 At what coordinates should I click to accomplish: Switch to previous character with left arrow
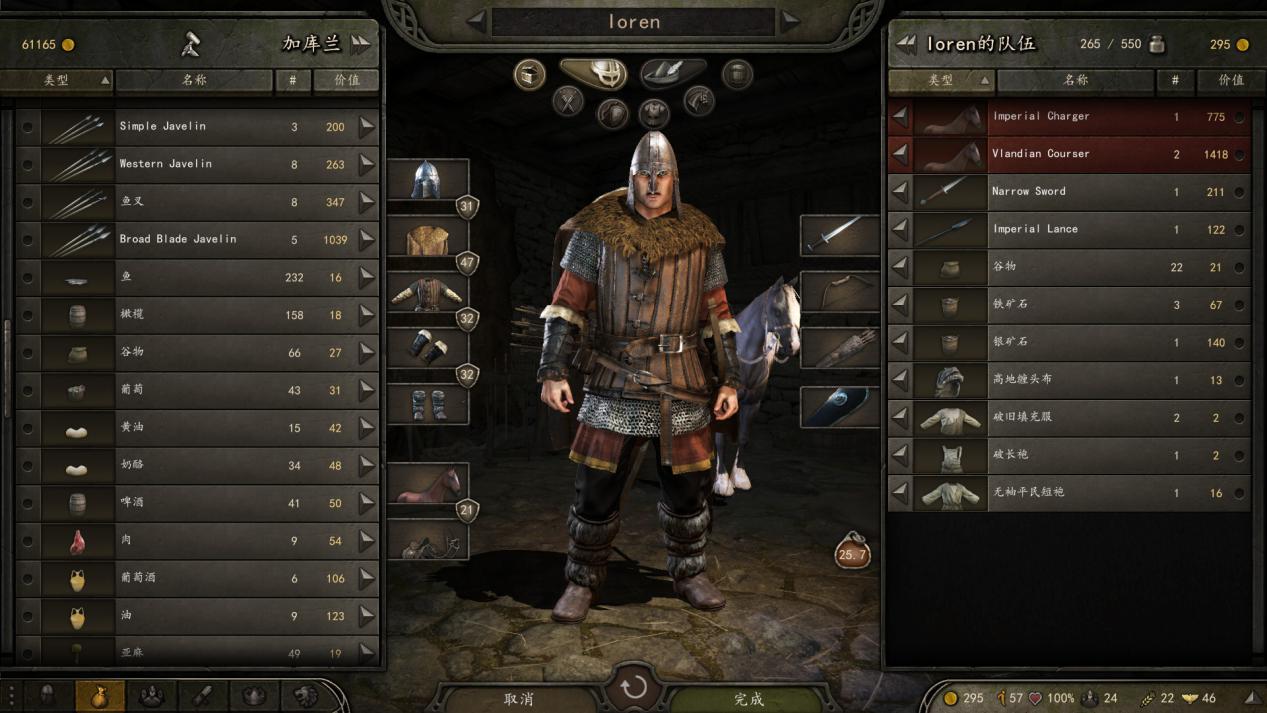tap(477, 20)
